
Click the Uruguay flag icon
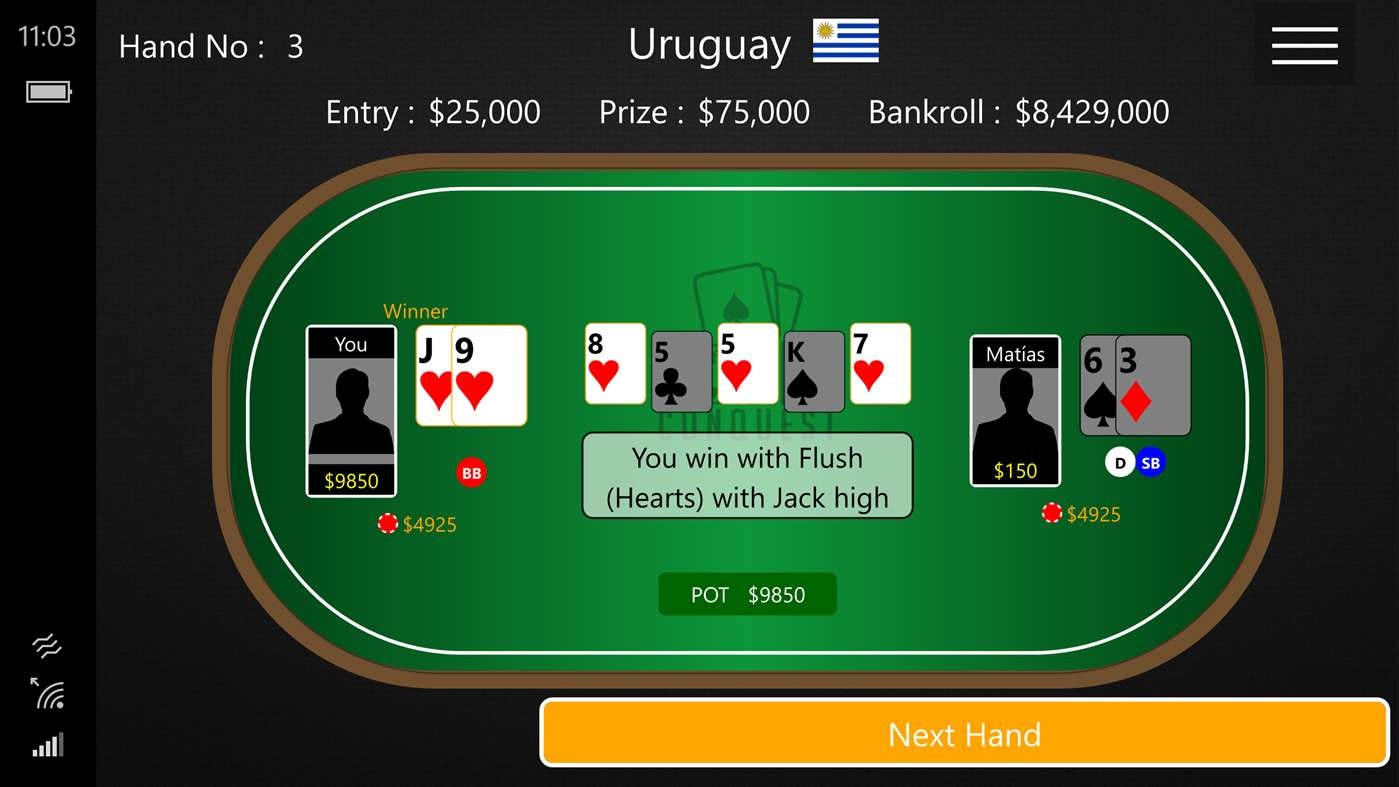pos(845,41)
